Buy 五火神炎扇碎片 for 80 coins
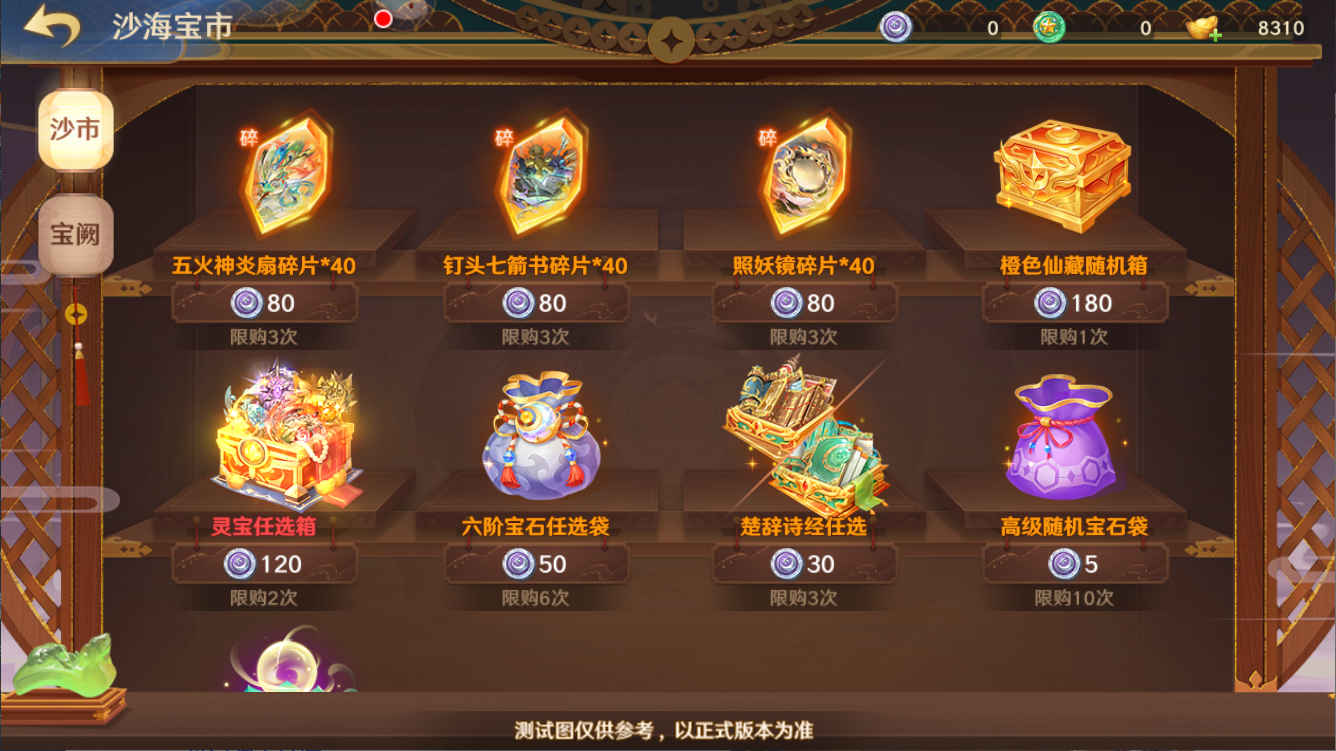1336x751 pixels. click(264, 303)
